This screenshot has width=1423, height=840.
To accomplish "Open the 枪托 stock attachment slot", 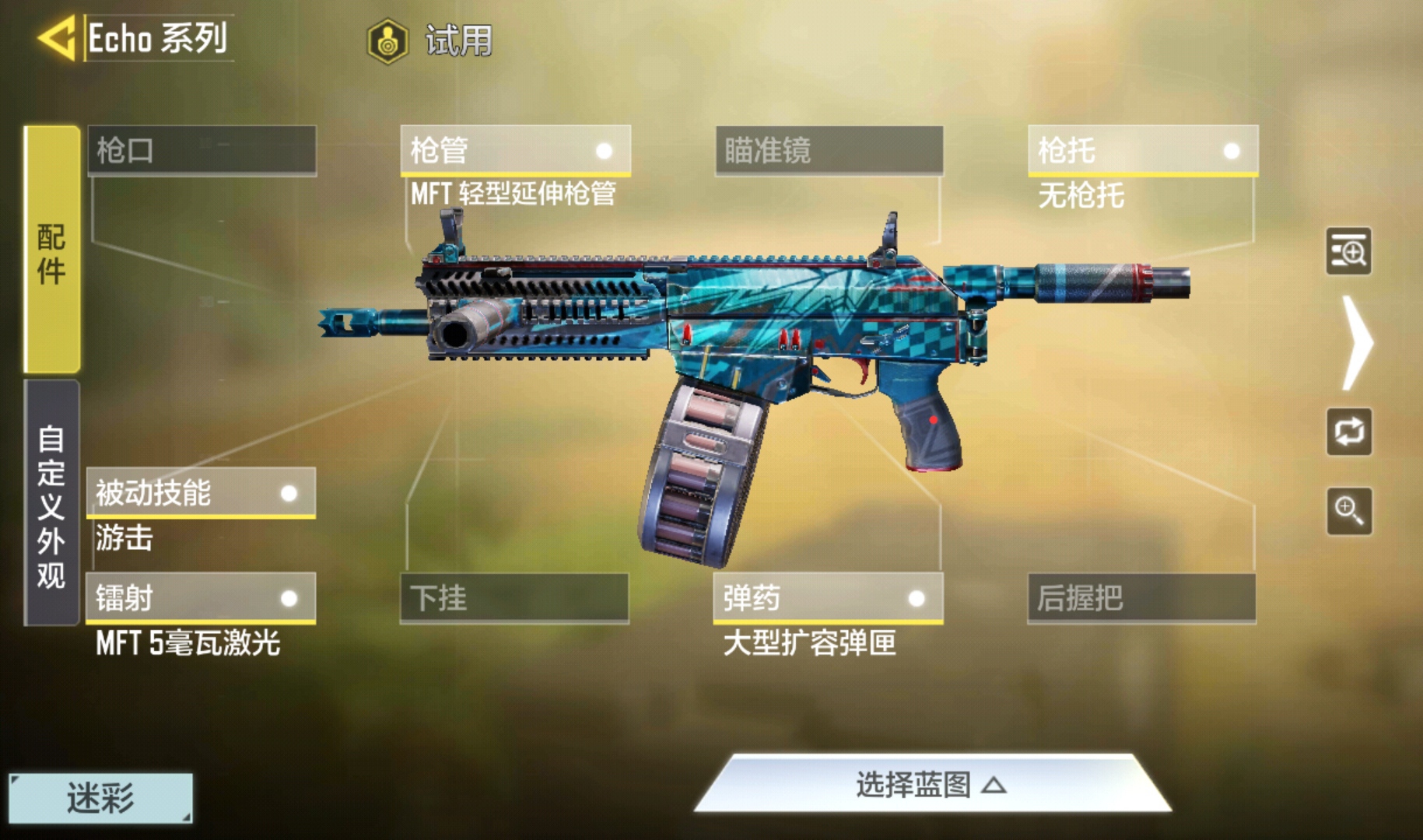I will tap(1142, 150).
